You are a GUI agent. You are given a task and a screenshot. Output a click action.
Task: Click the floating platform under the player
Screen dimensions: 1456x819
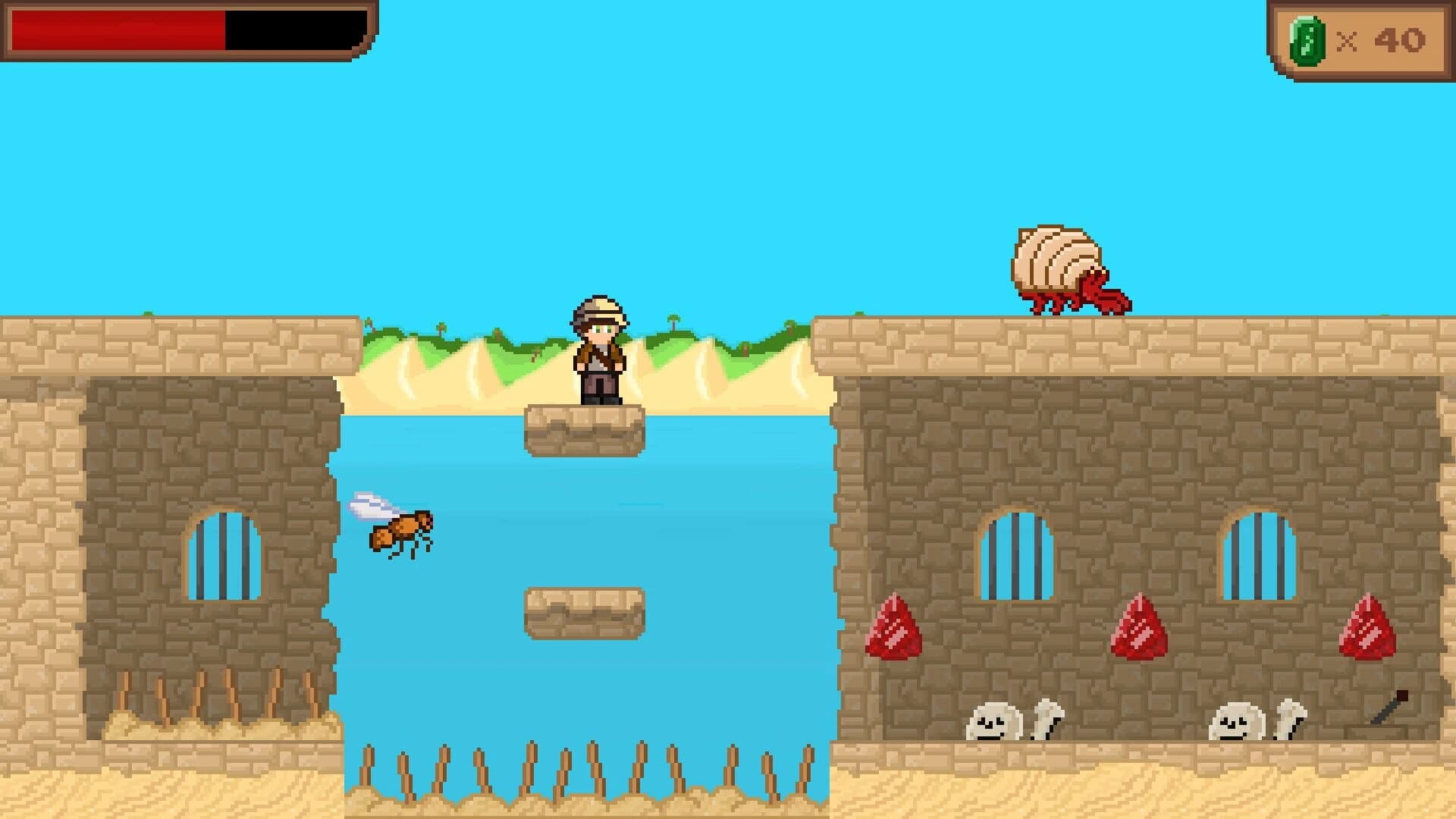click(x=582, y=432)
